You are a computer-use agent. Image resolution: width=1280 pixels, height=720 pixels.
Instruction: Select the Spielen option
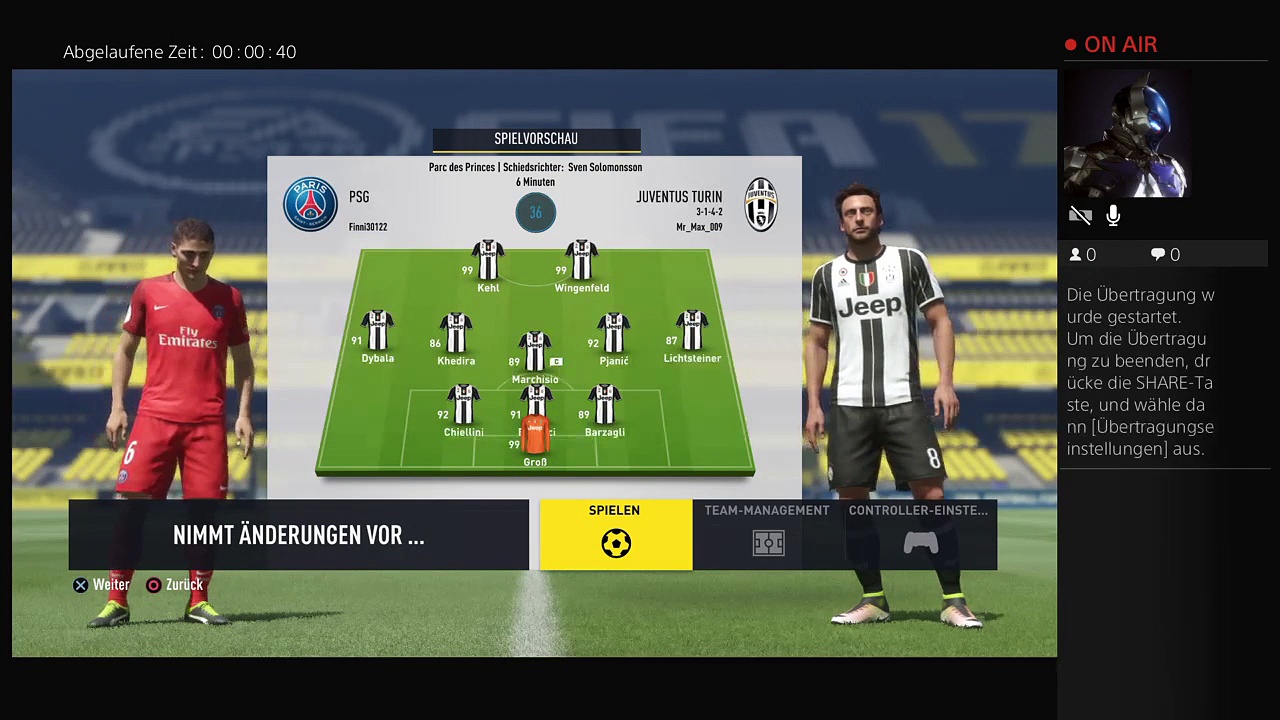[615, 534]
